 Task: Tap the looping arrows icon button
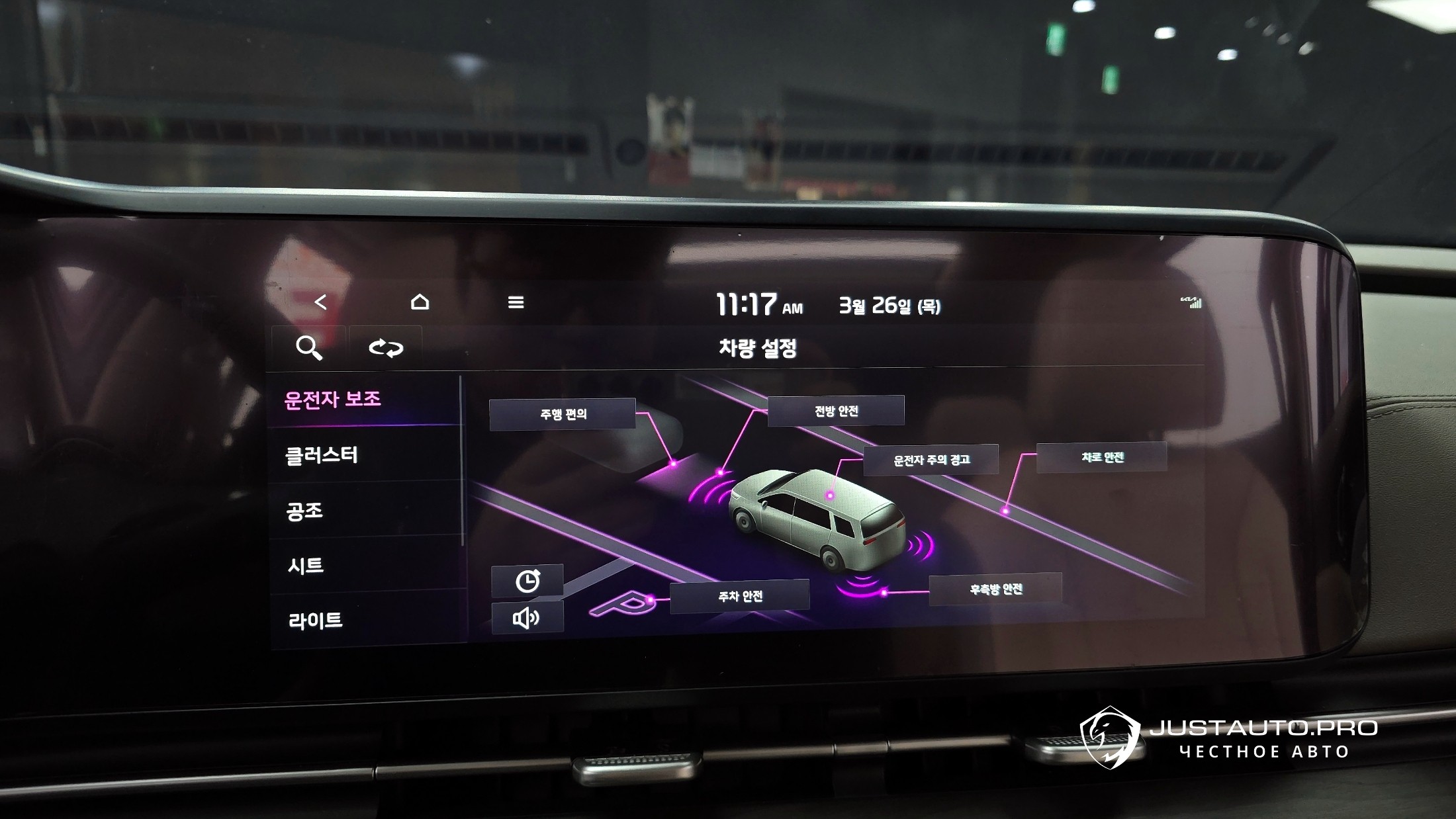pos(386,347)
